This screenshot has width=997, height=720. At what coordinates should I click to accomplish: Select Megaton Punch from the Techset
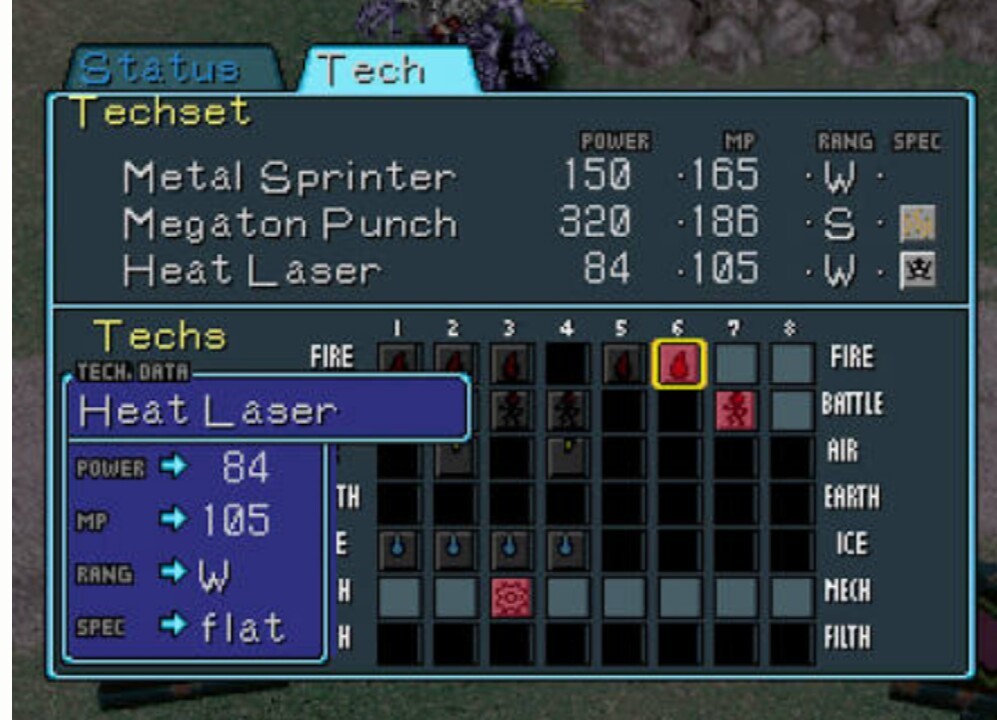pyautogui.click(x=290, y=224)
